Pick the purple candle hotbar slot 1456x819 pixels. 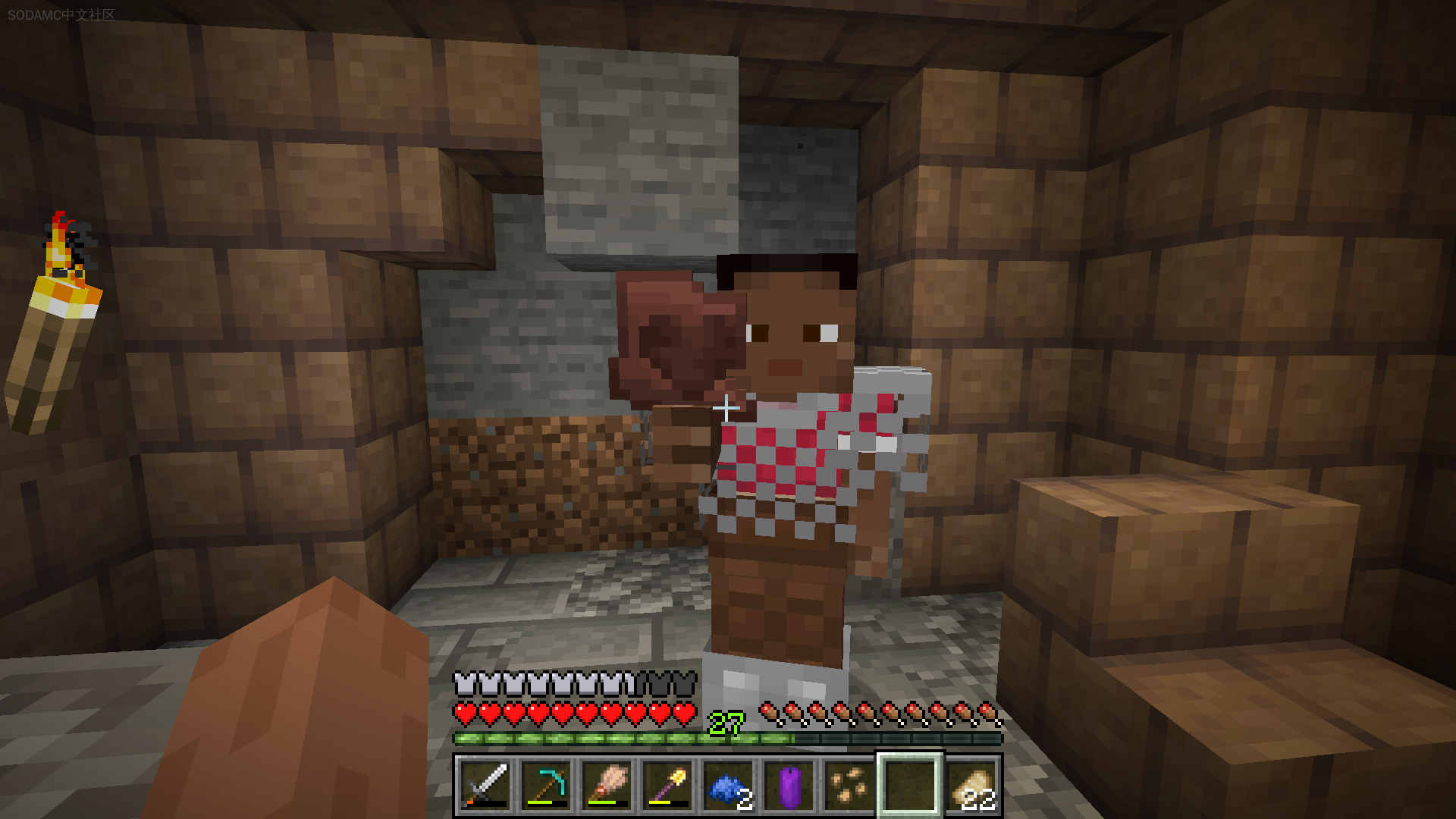coord(789,786)
